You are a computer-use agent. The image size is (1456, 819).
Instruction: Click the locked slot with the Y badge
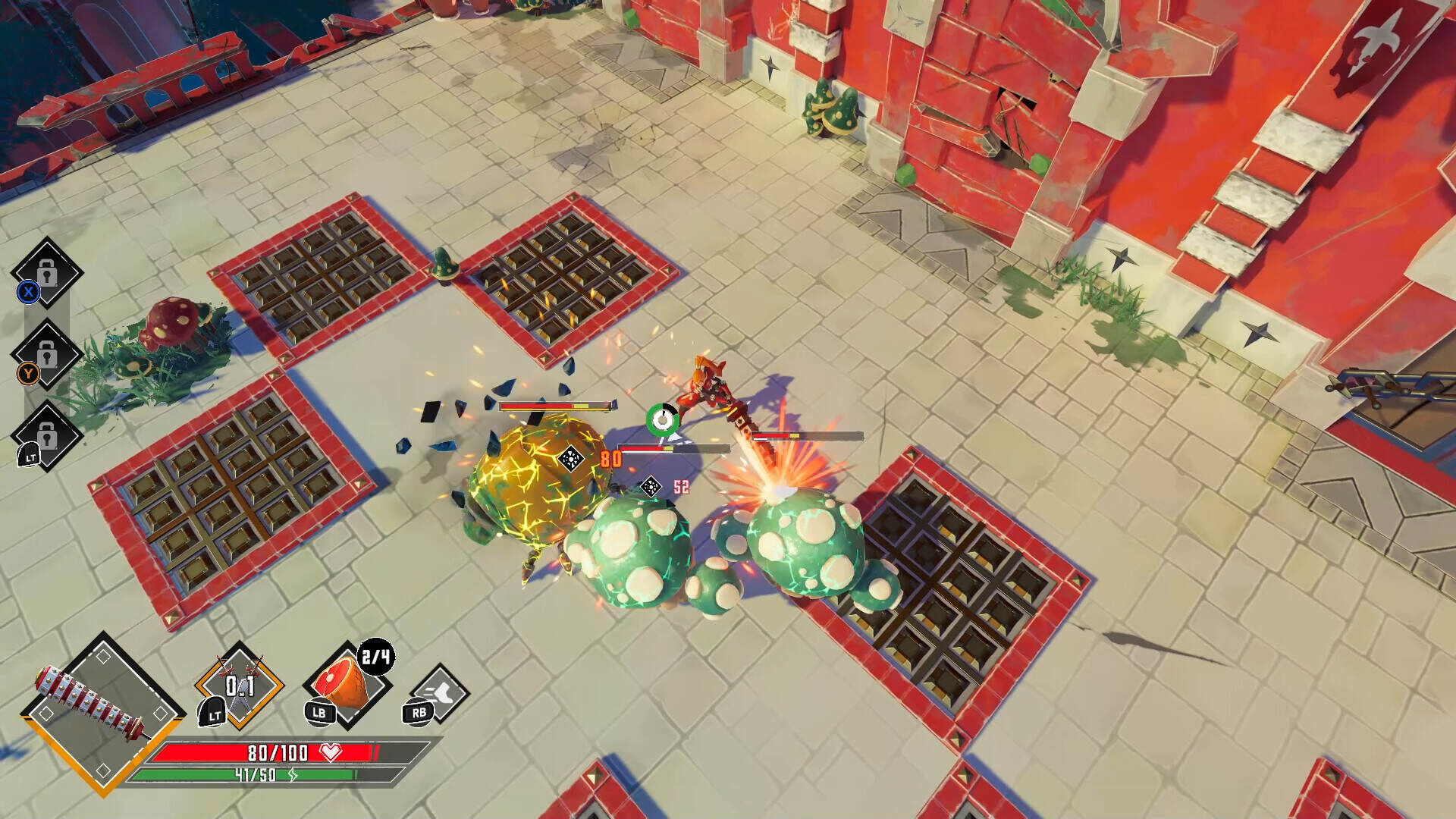[x=47, y=354]
